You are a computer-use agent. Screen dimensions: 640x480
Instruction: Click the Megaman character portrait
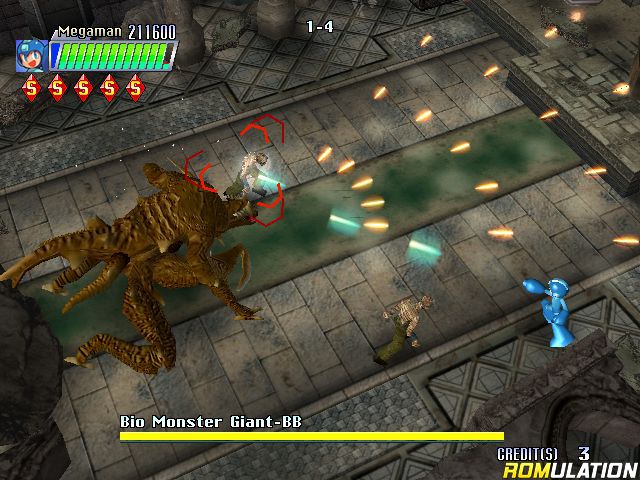(31, 55)
